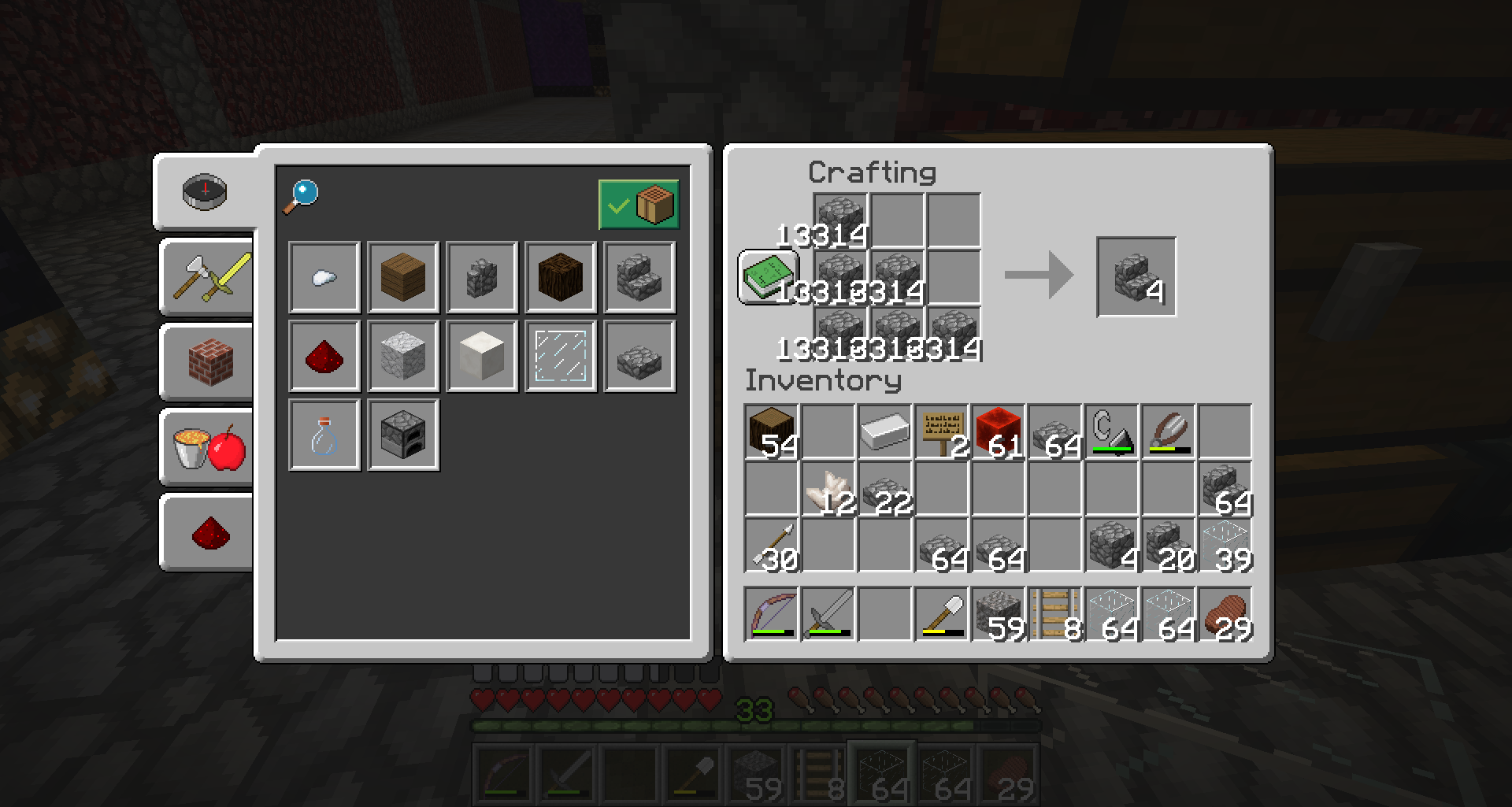Image resolution: width=1512 pixels, height=807 pixels.
Task: Open the food and miscellaneous tab
Action: tap(208, 448)
